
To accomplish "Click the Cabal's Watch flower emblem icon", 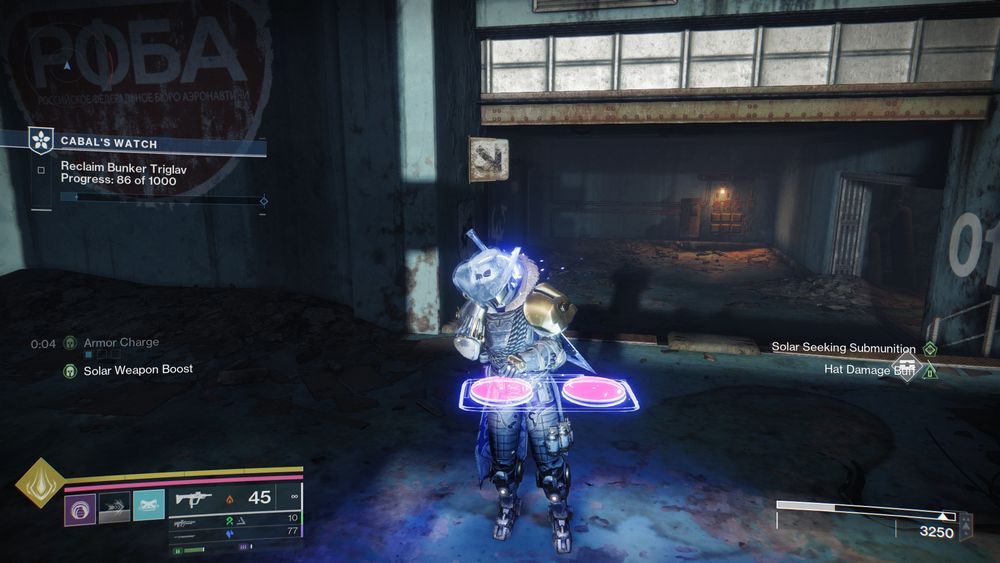I will click(41, 141).
